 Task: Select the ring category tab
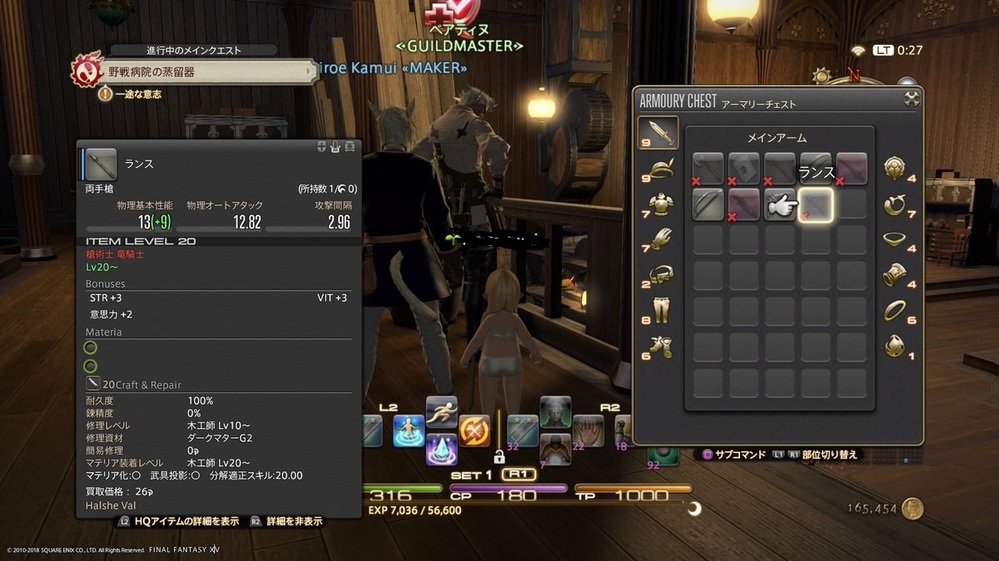pos(896,311)
